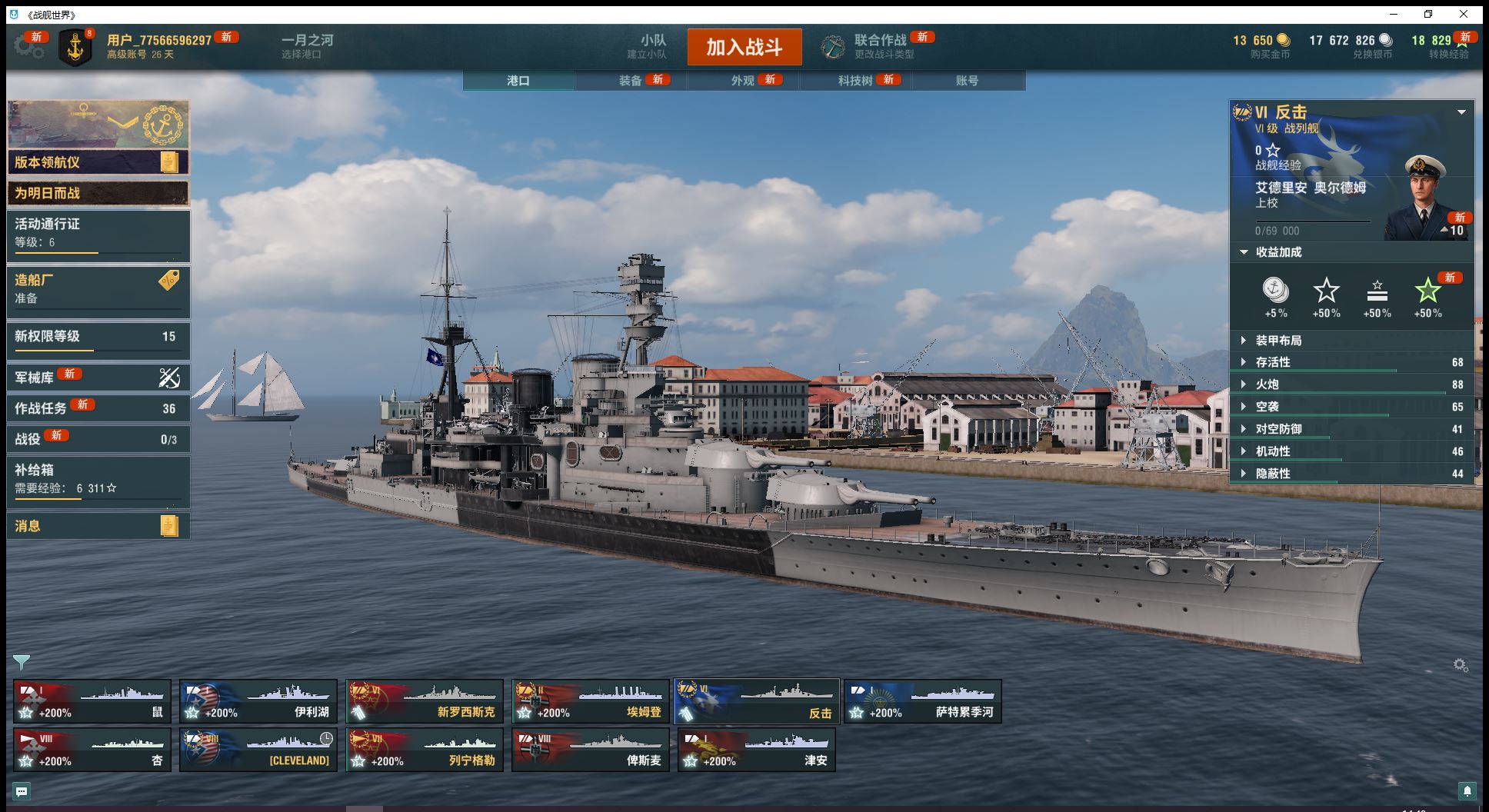Pick the 萨特累季河 ship card
Viewport: 1489px width, 812px height.
(x=923, y=701)
